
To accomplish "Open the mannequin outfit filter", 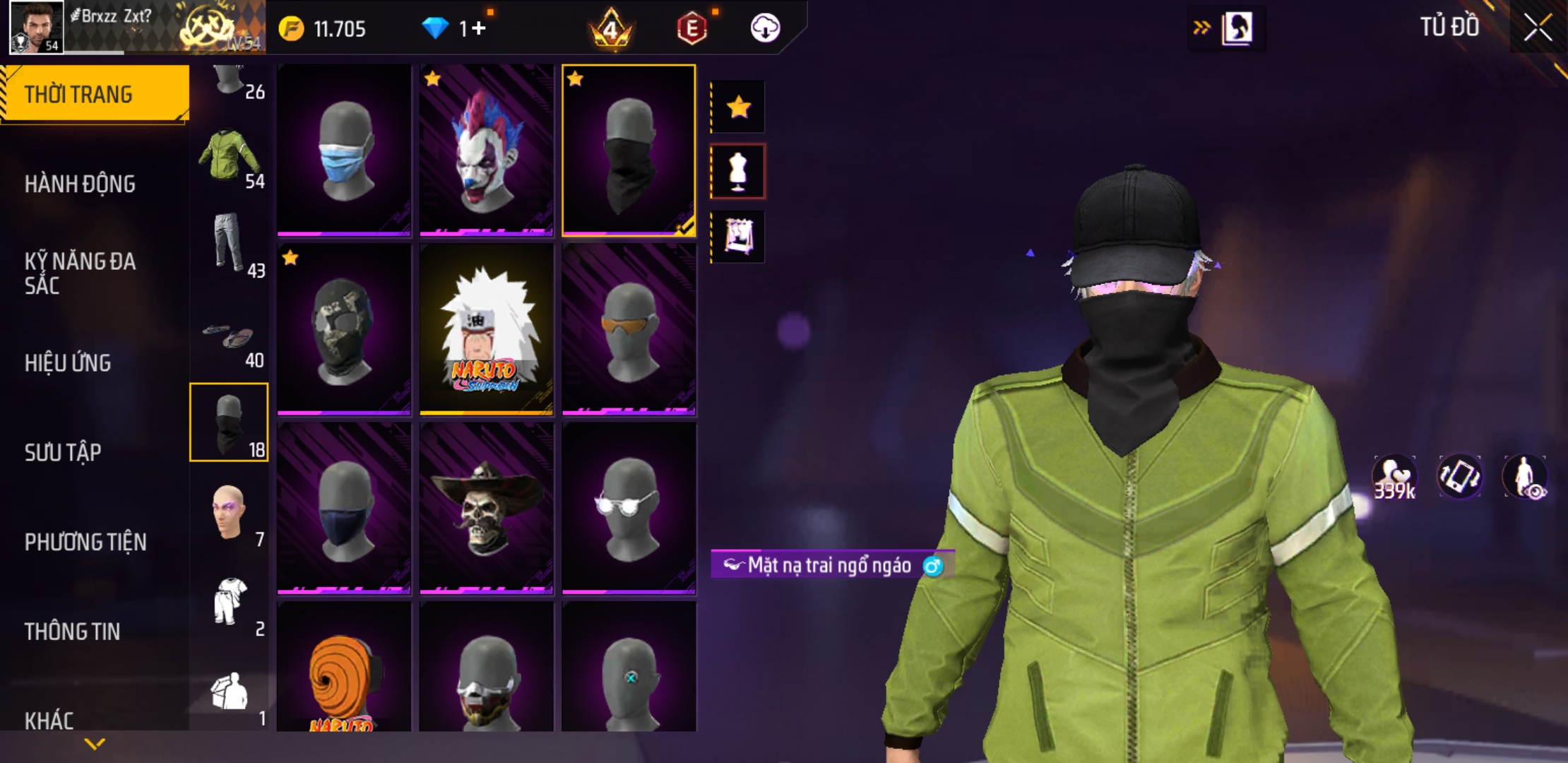I will 738,171.
